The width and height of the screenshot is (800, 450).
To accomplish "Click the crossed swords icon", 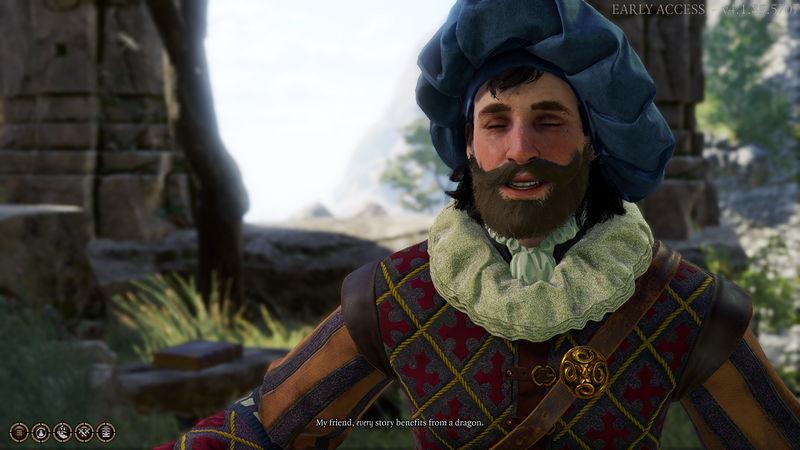I will (84, 432).
